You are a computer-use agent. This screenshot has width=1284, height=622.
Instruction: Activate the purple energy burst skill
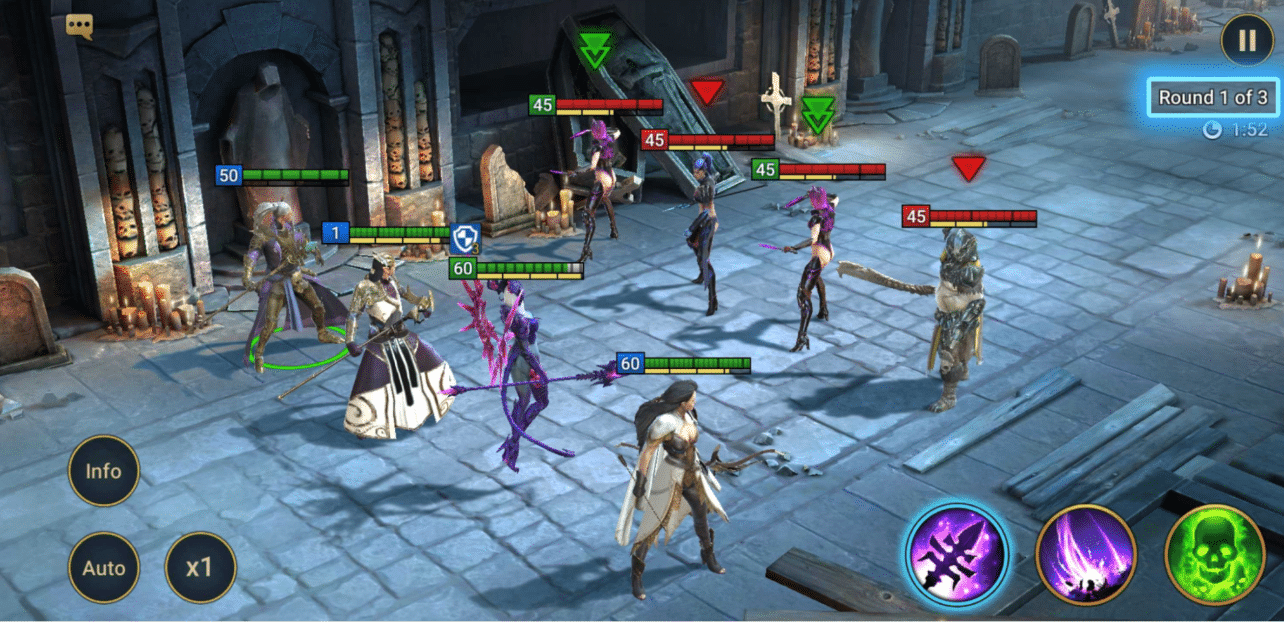click(1085, 554)
